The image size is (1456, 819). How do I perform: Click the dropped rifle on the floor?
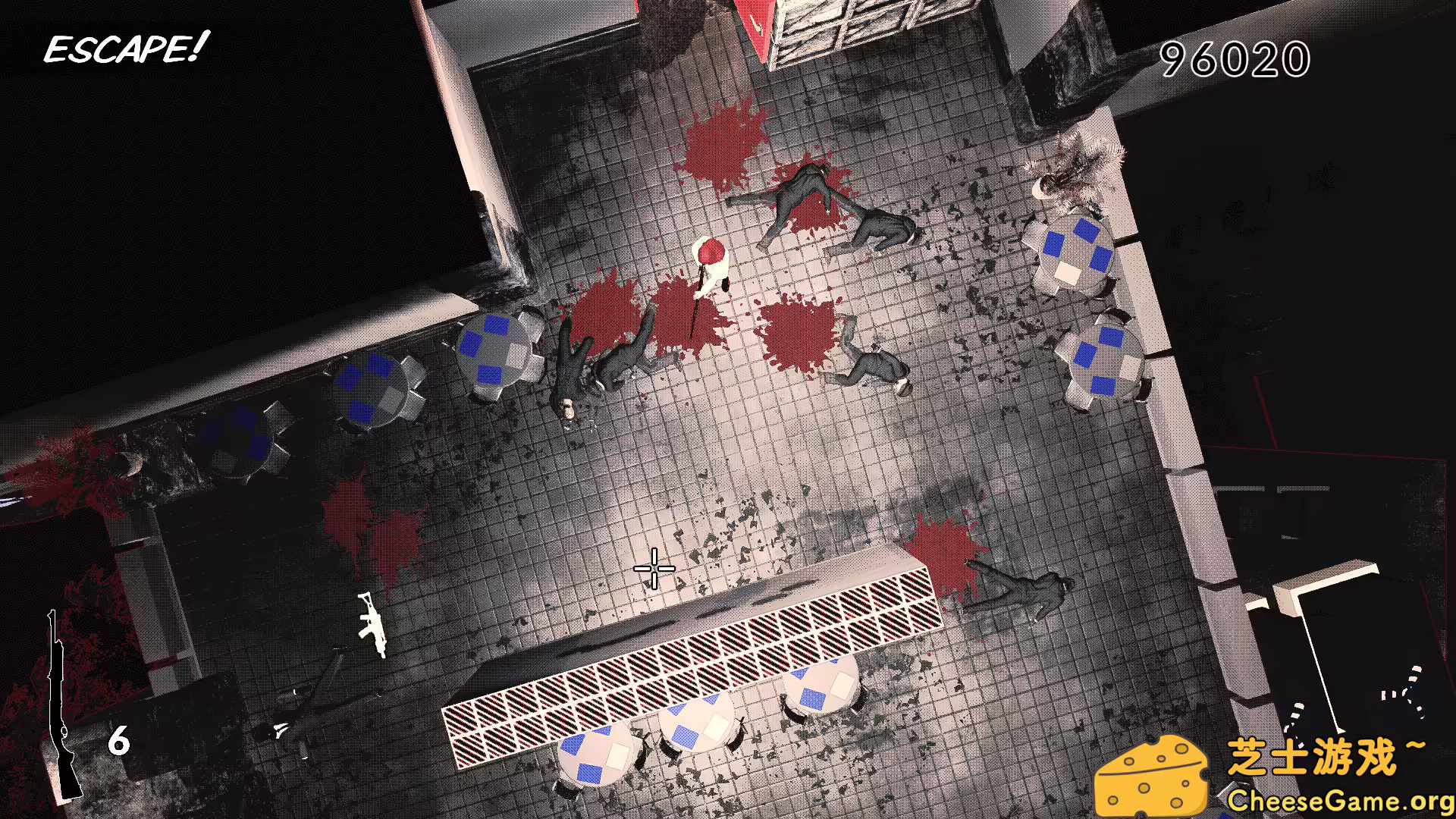(x=373, y=626)
